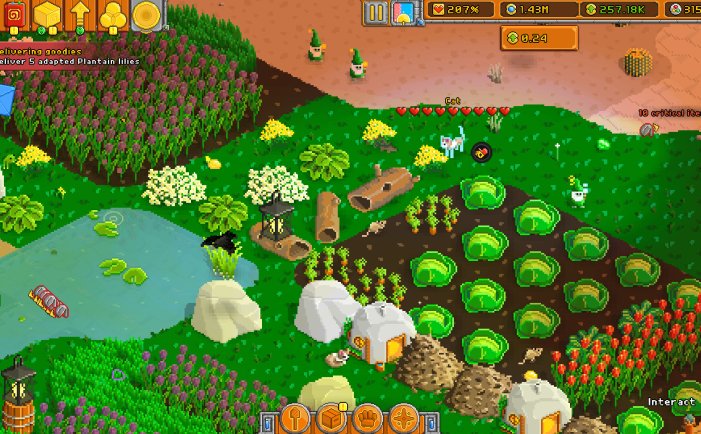The image size is (701, 434).
Task: Select the yellow cube icon in top toolbar
Action: click(47, 14)
